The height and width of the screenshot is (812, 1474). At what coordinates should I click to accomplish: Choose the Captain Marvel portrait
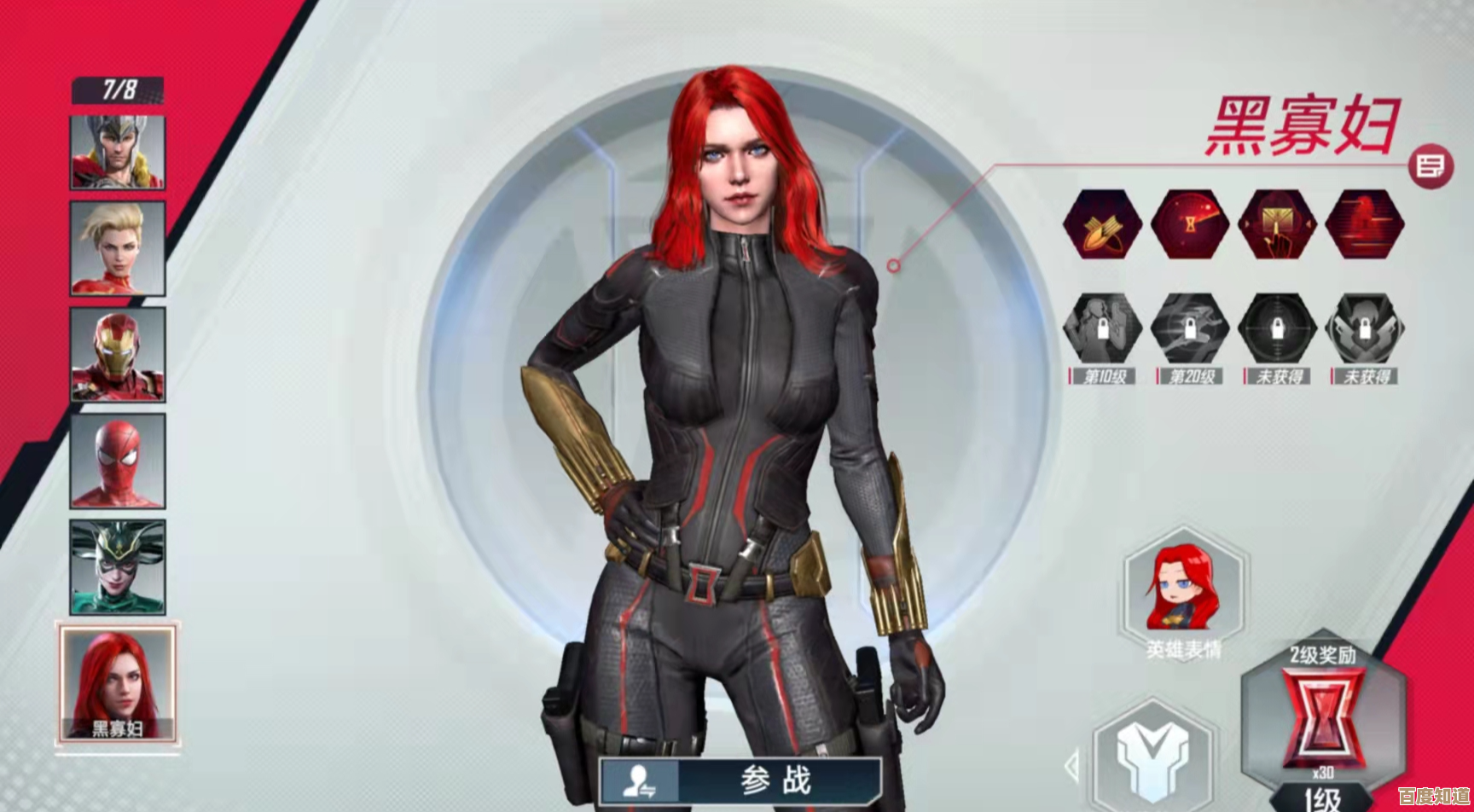click(118, 249)
